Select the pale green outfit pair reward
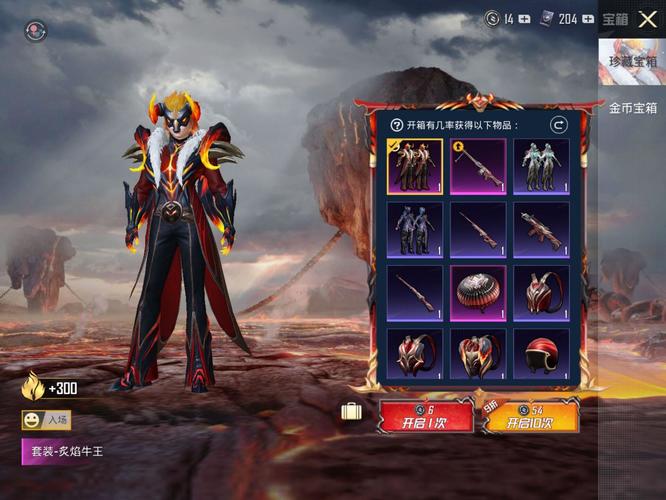666x500 pixels. (x=541, y=166)
